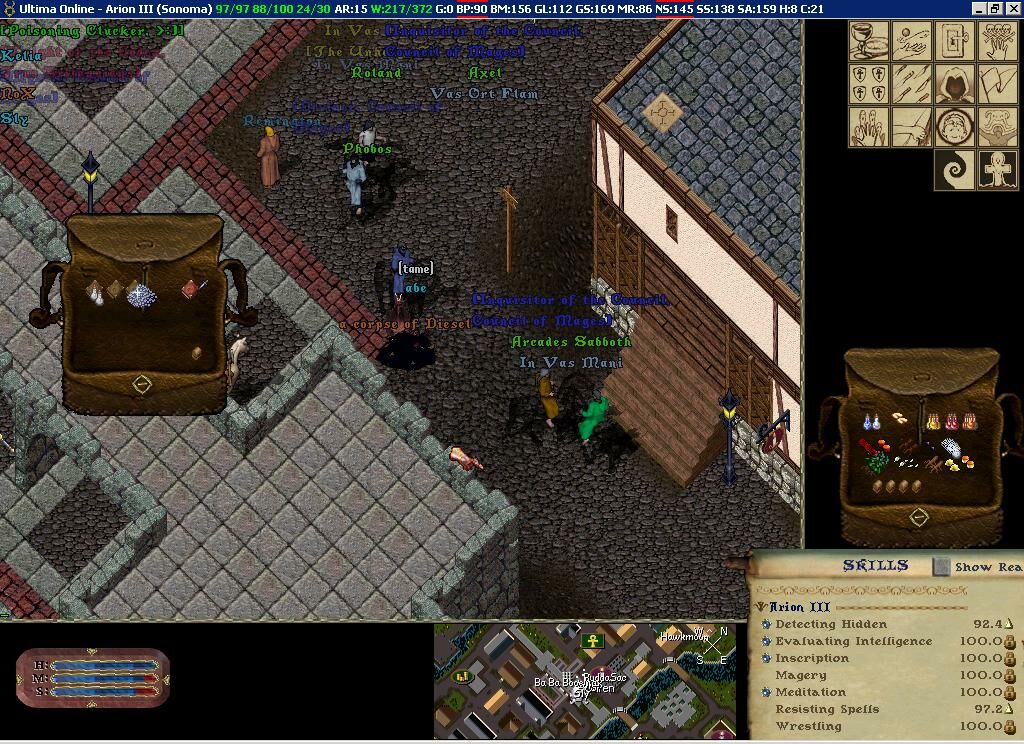Select the green leafy reagent pile
Viewport: 1024px width, 744px height.
878,463
